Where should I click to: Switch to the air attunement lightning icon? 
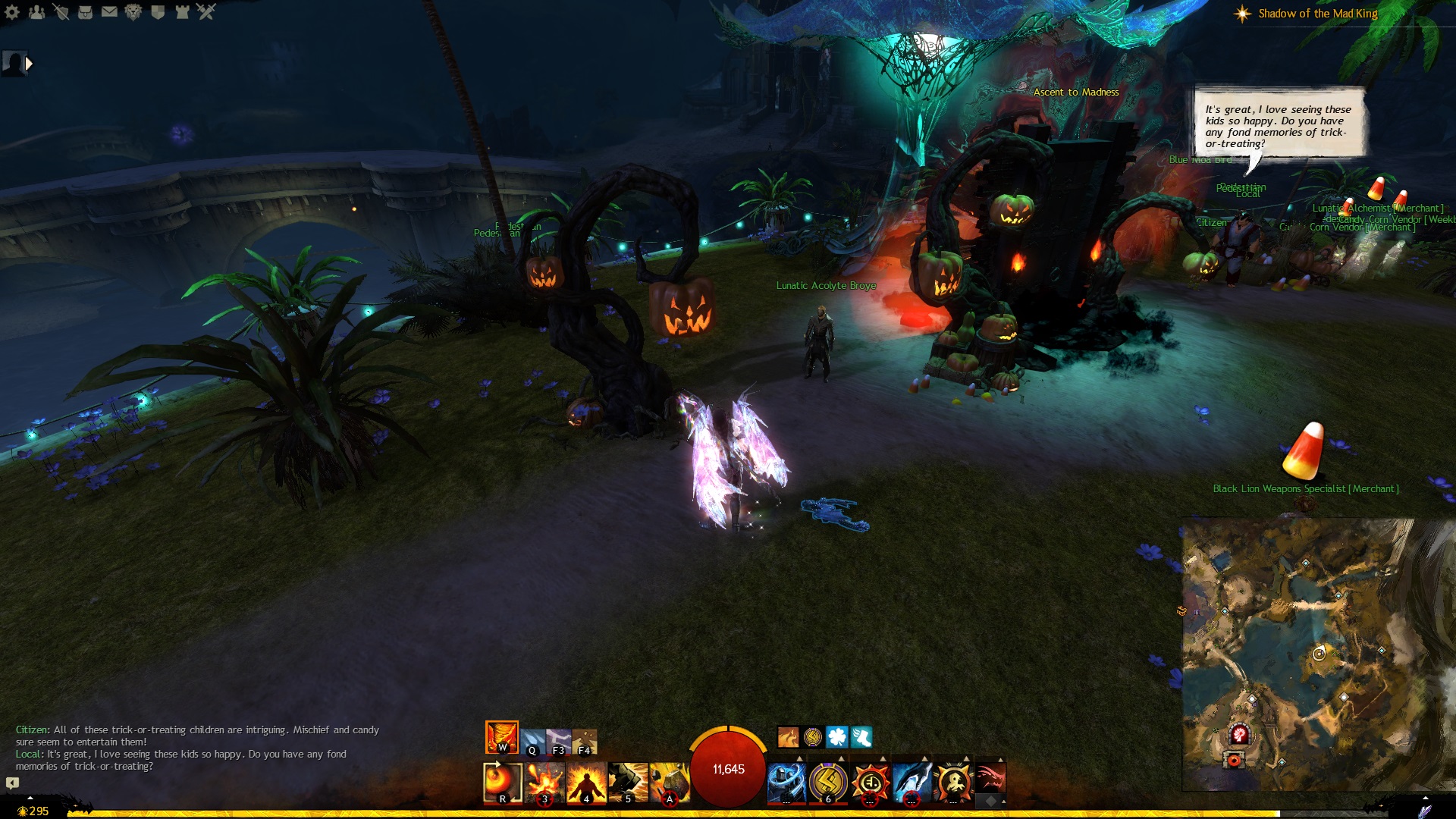558,742
